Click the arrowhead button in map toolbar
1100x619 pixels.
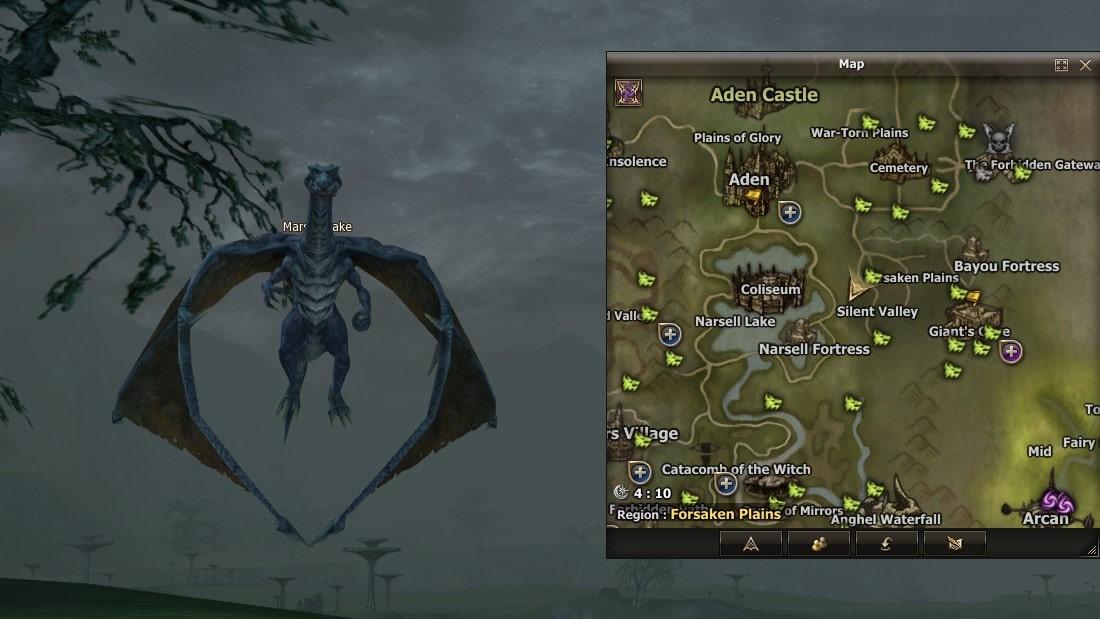click(x=750, y=544)
